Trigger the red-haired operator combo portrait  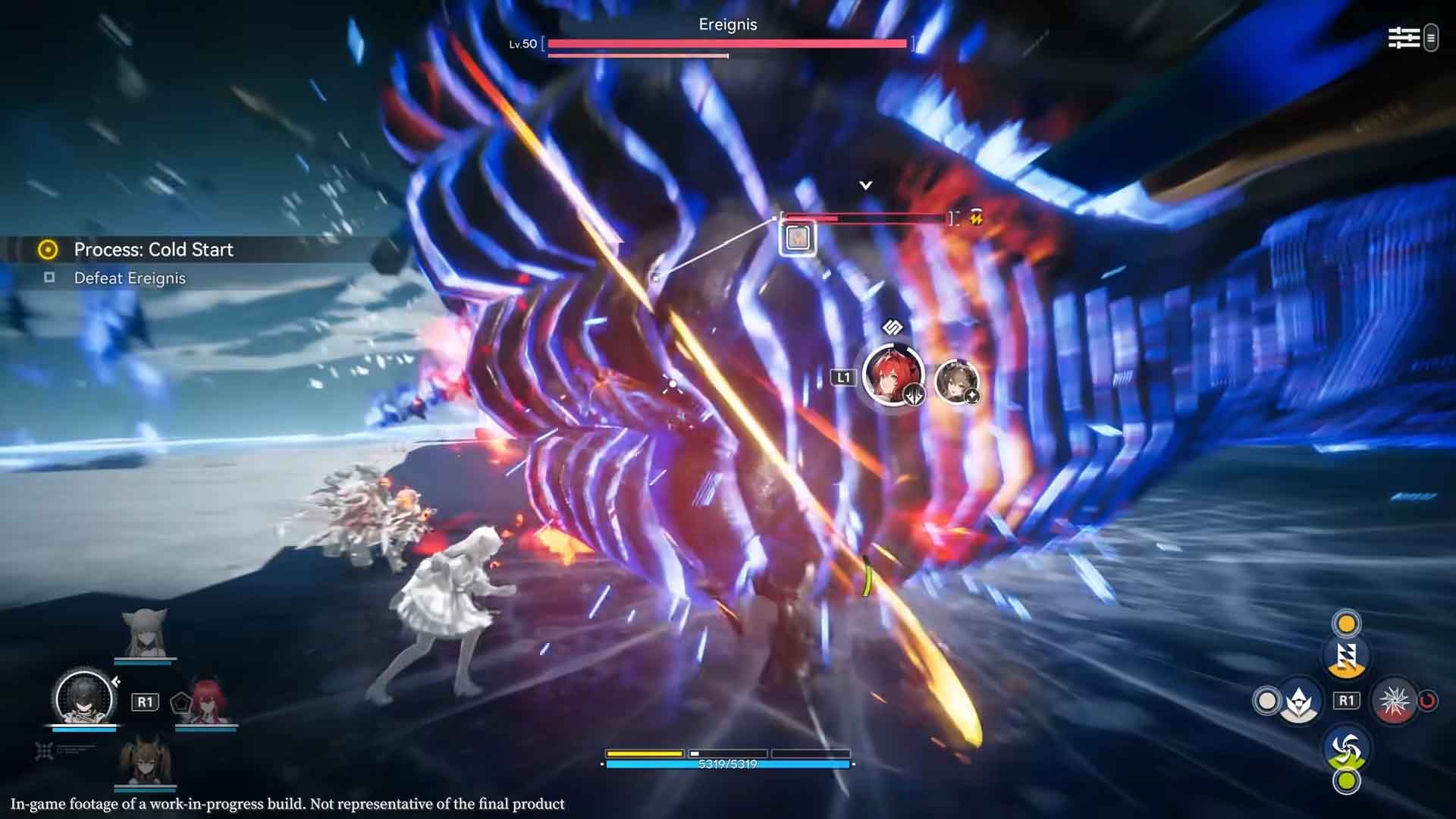point(893,375)
